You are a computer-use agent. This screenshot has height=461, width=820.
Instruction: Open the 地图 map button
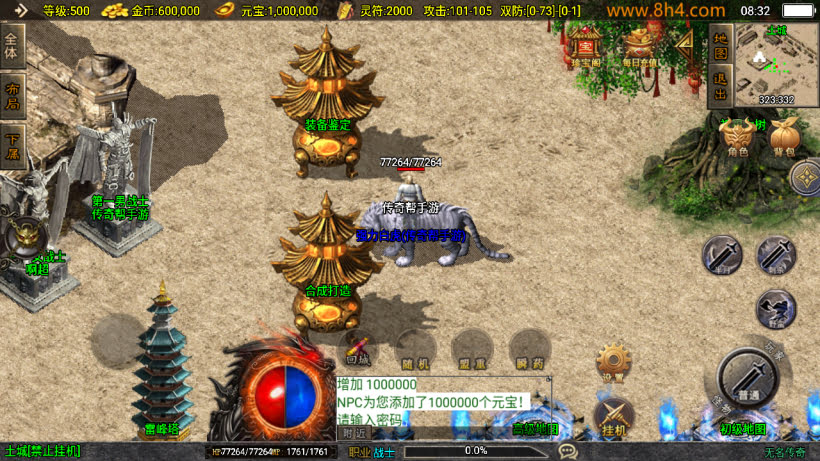point(719,45)
